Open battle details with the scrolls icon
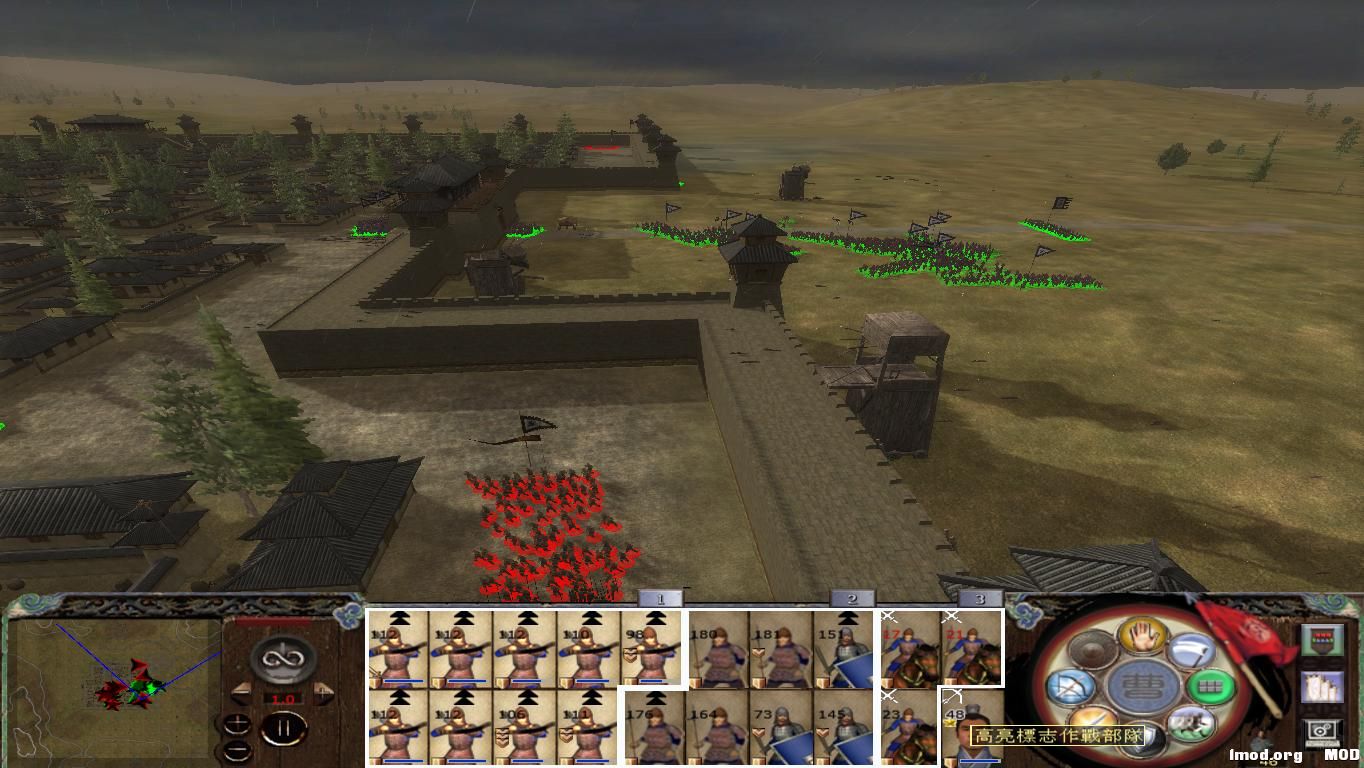The height and width of the screenshot is (768, 1364). pyautogui.click(x=1322, y=689)
